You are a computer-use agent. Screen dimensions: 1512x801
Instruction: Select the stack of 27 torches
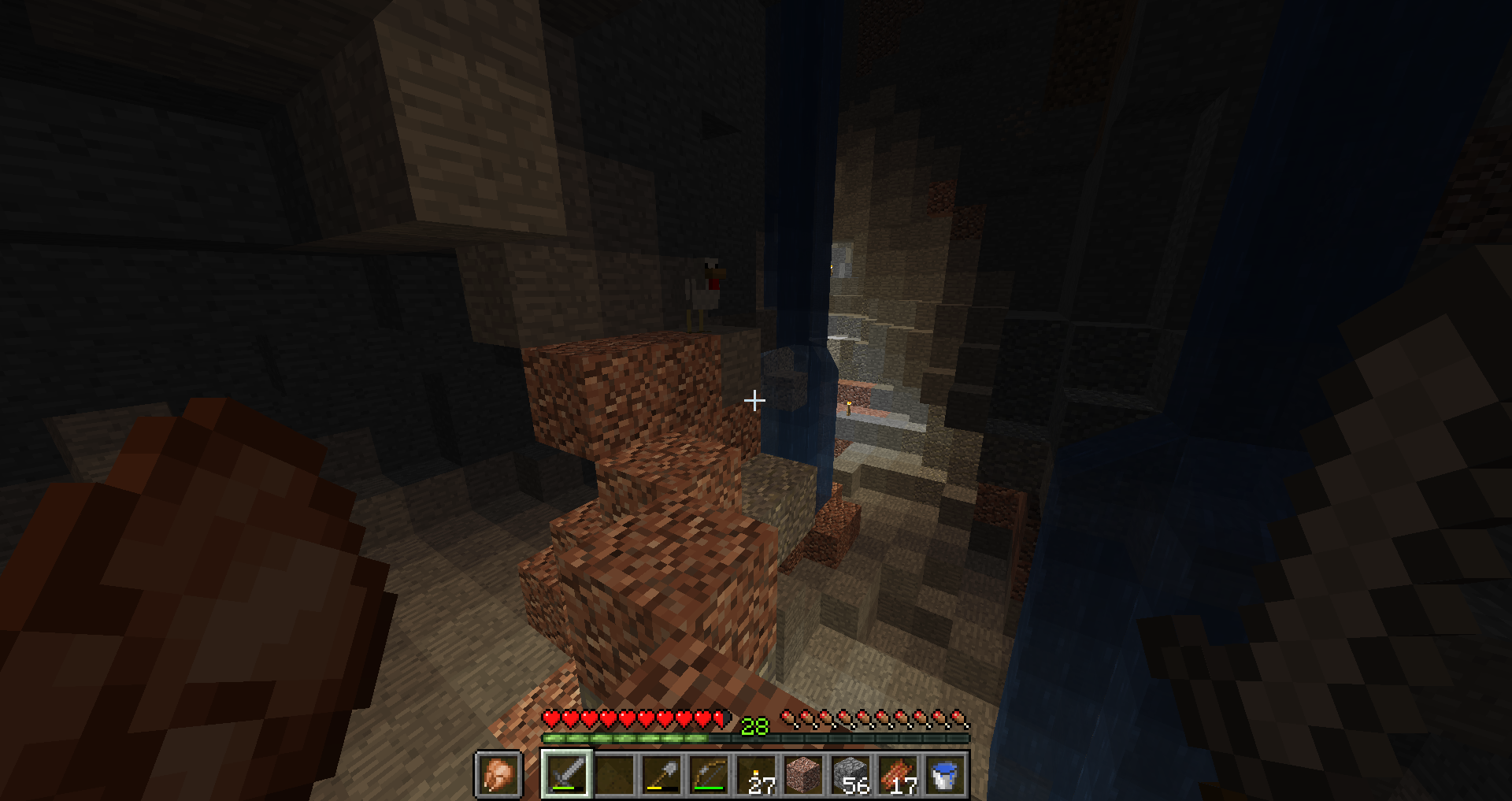756,774
